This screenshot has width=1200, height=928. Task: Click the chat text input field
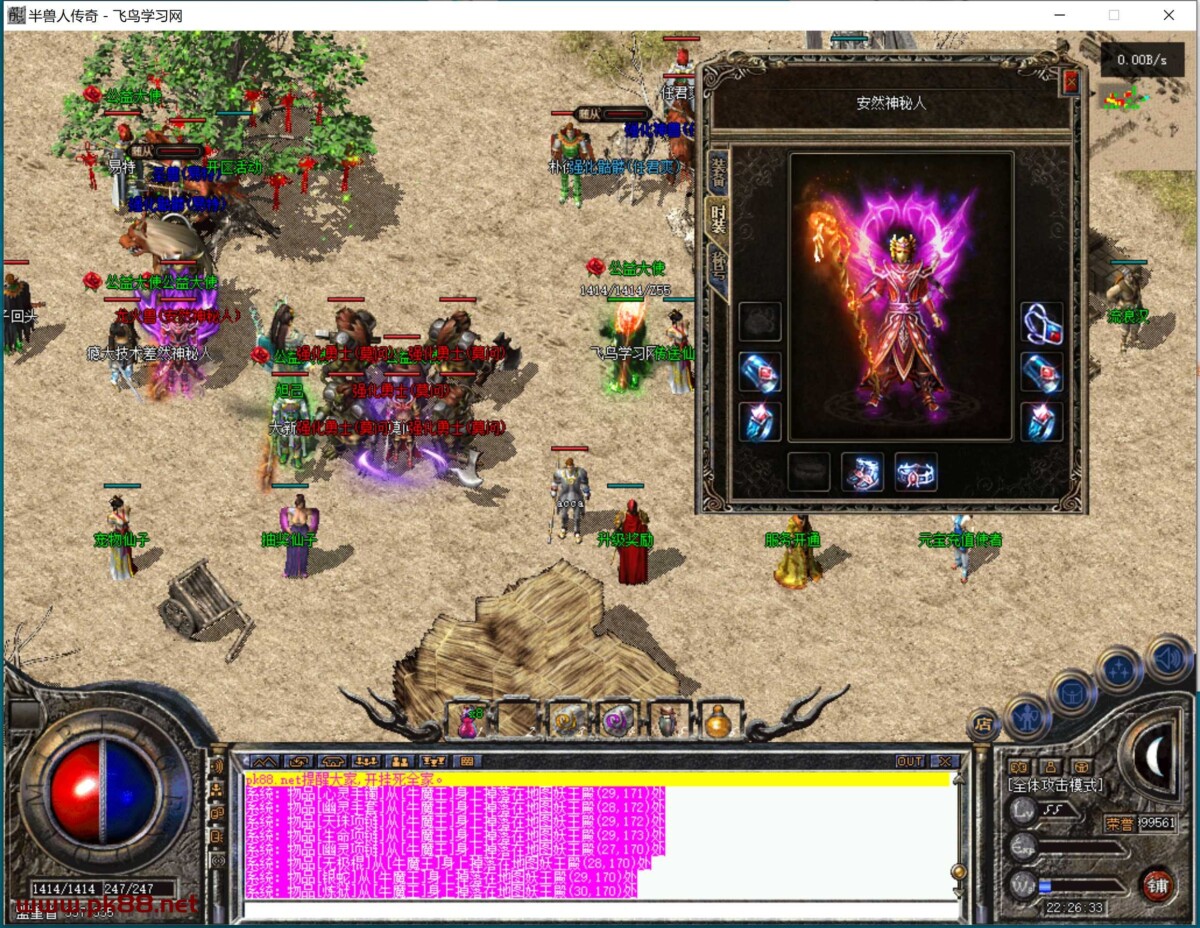pos(600,910)
